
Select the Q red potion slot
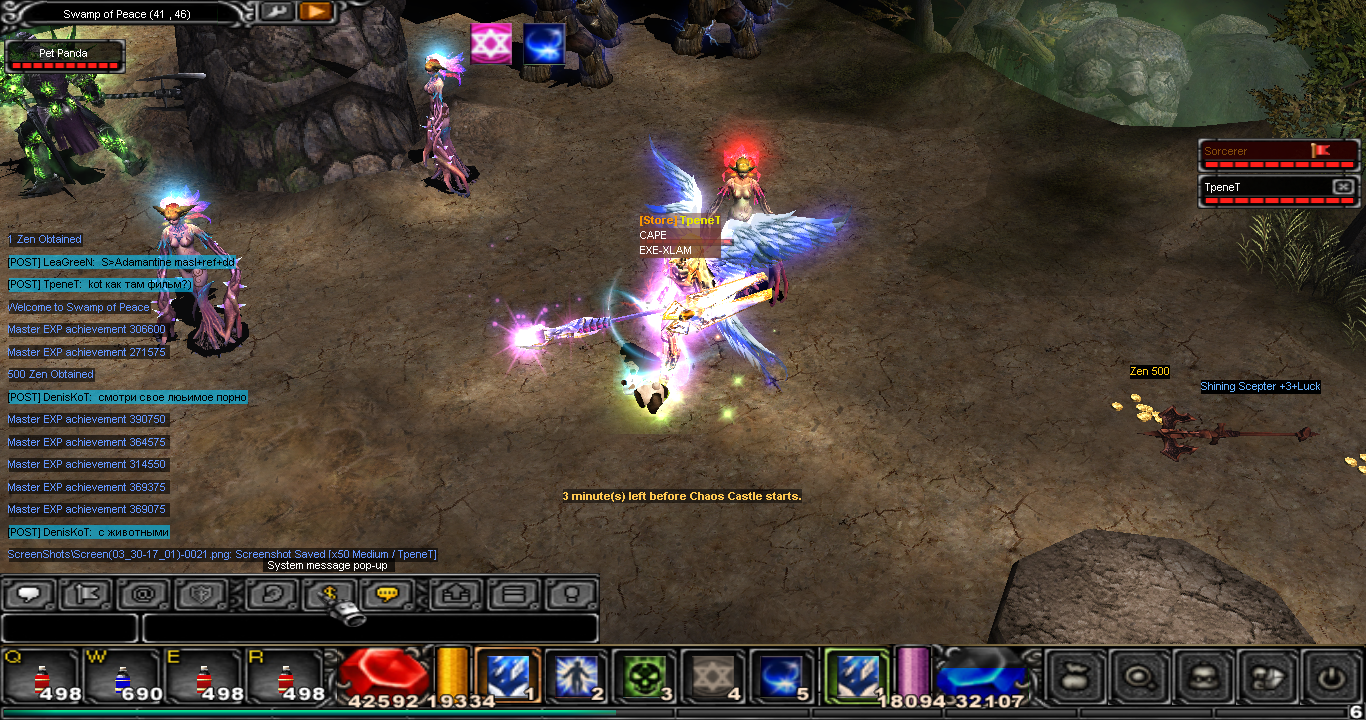[x=40, y=675]
